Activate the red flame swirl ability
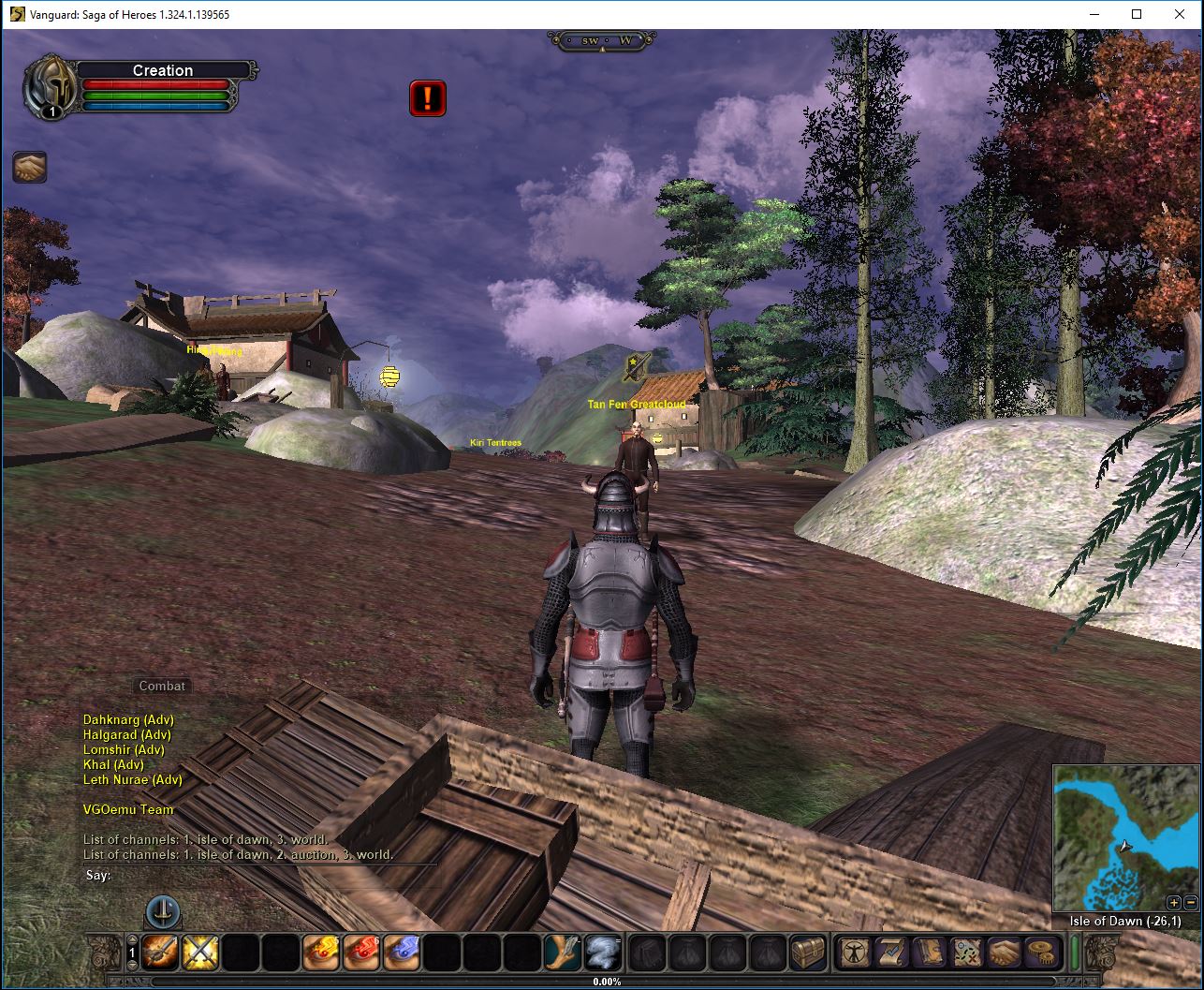The image size is (1204, 990). pyautogui.click(x=361, y=953)
